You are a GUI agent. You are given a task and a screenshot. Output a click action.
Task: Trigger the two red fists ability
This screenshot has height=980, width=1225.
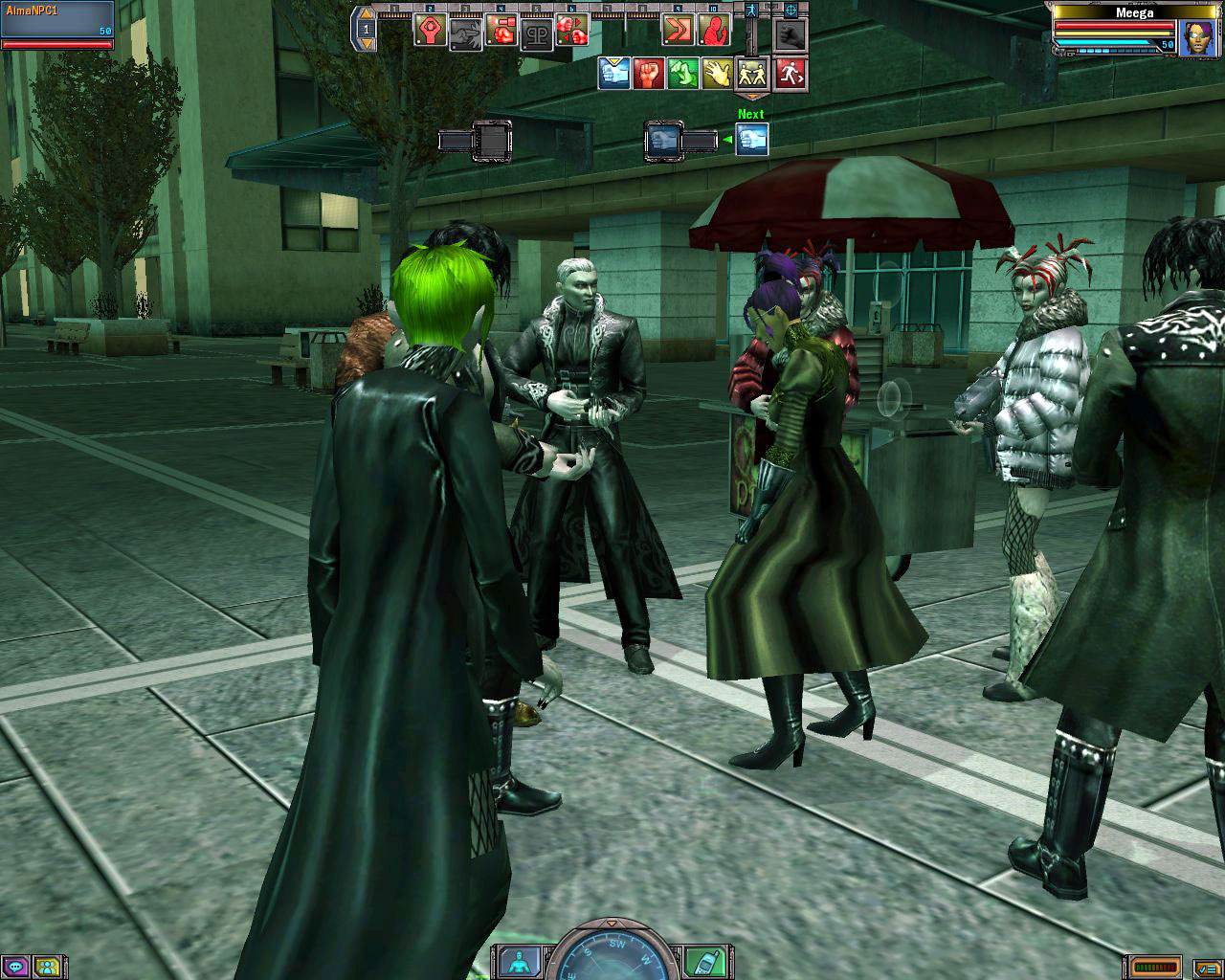[572, 32]
